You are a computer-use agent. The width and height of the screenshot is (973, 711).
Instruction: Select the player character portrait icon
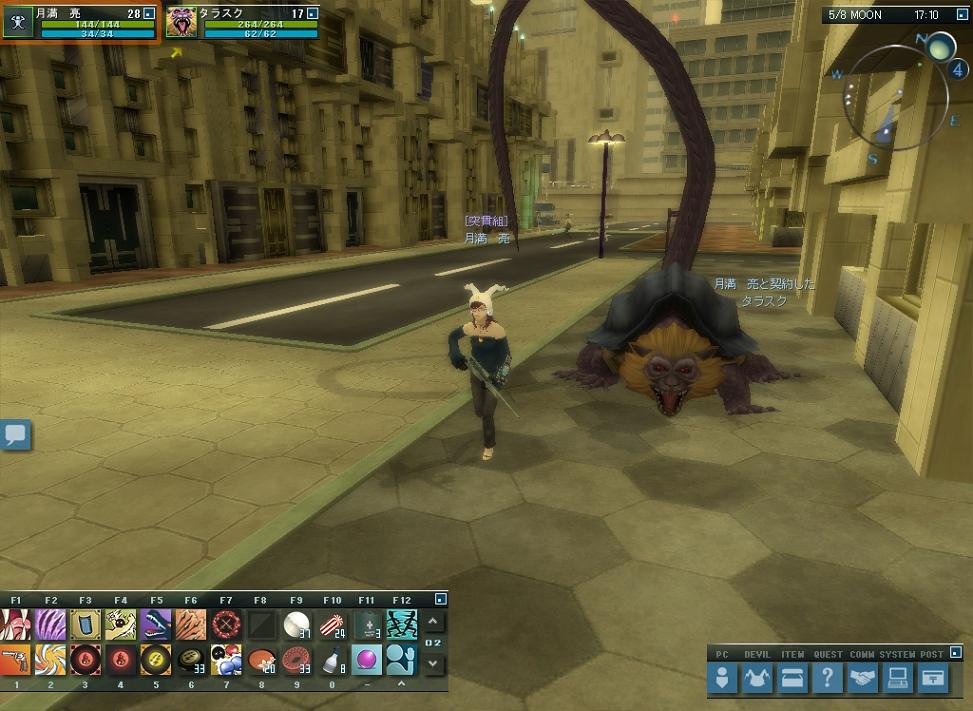coord(17,22)
